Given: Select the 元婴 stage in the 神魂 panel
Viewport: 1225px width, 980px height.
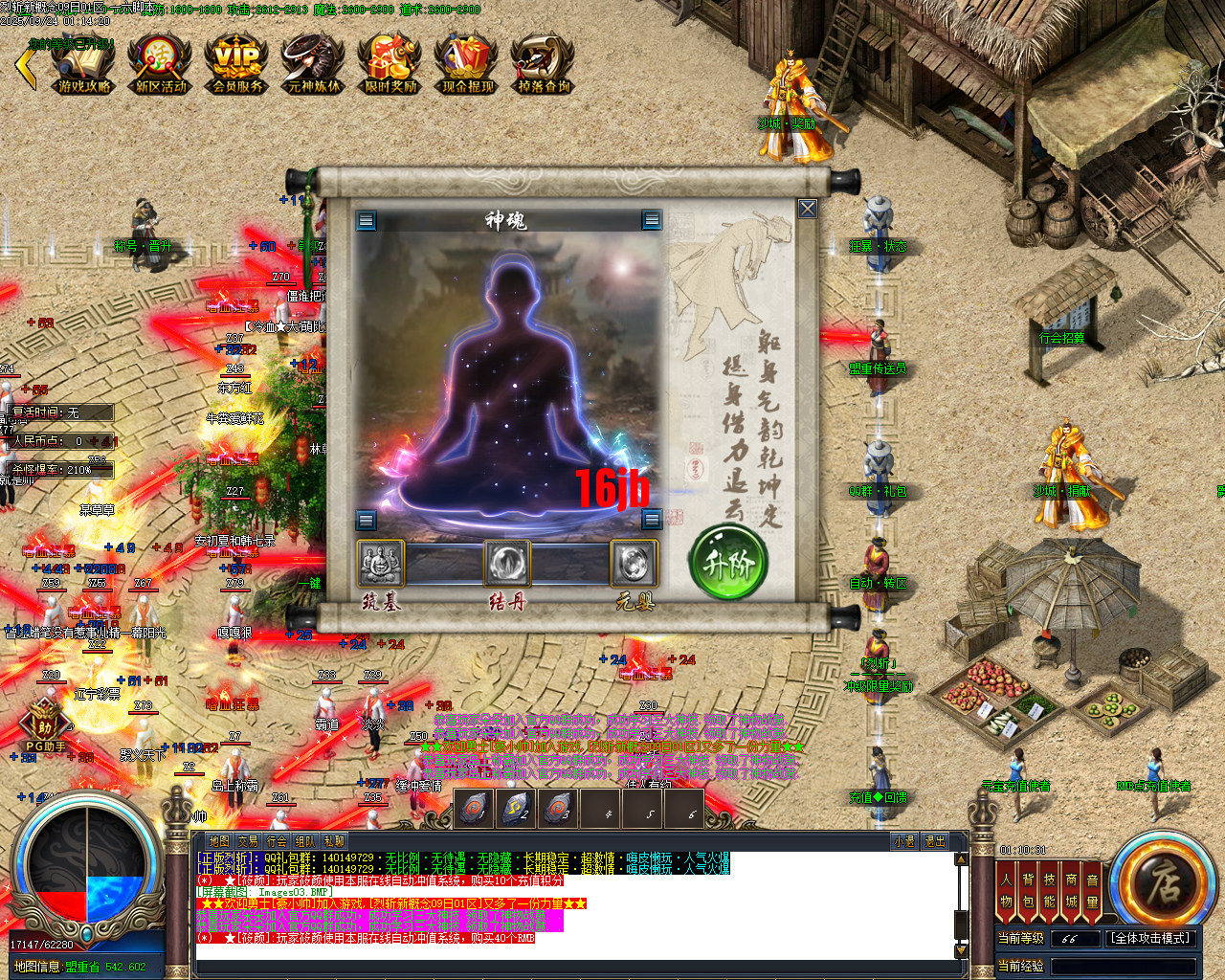Looking at the screenshot, I should pos(635,564).
